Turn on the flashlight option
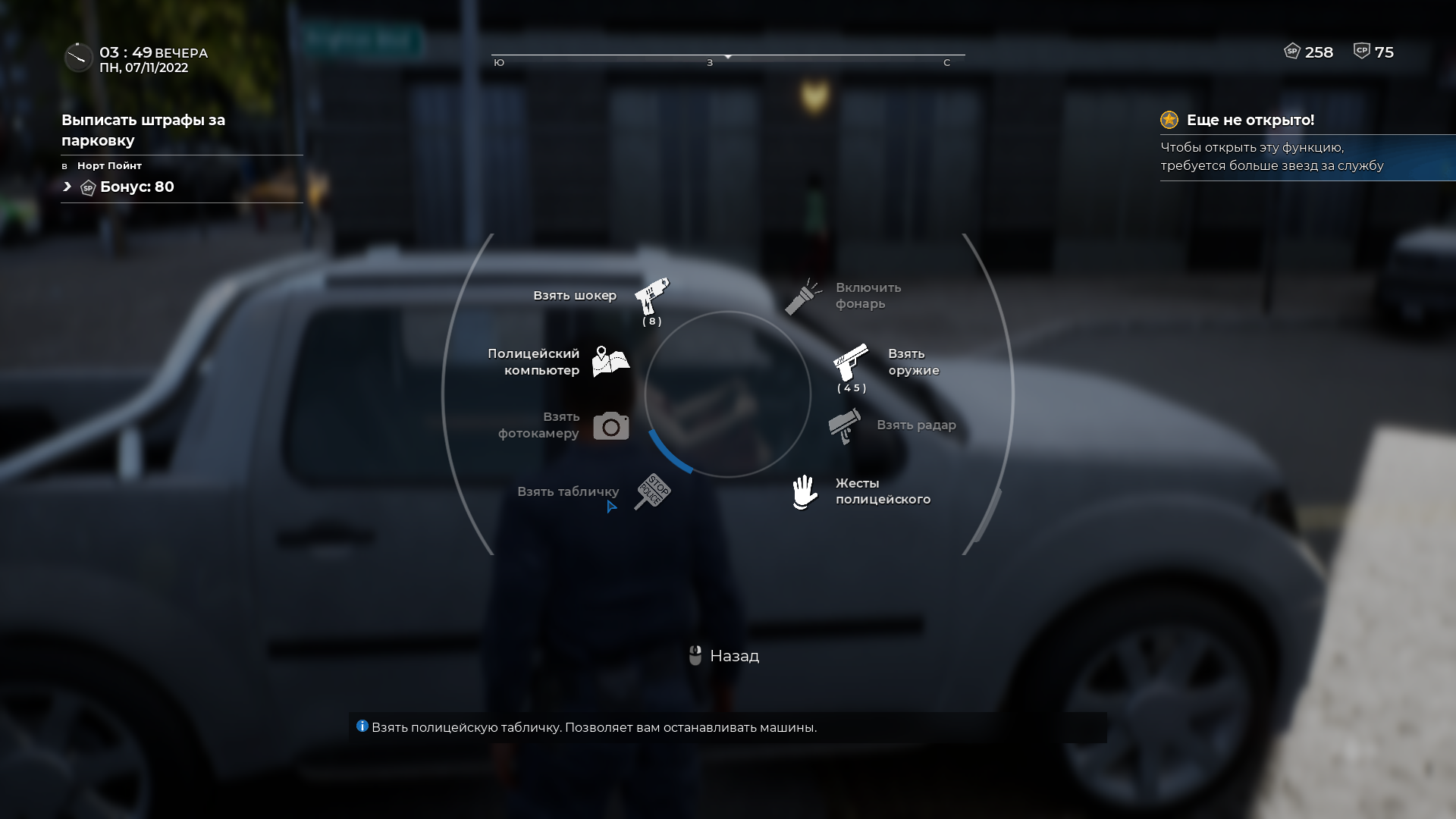The width and height of the screenshot is (1456, 819). (803, 297)
